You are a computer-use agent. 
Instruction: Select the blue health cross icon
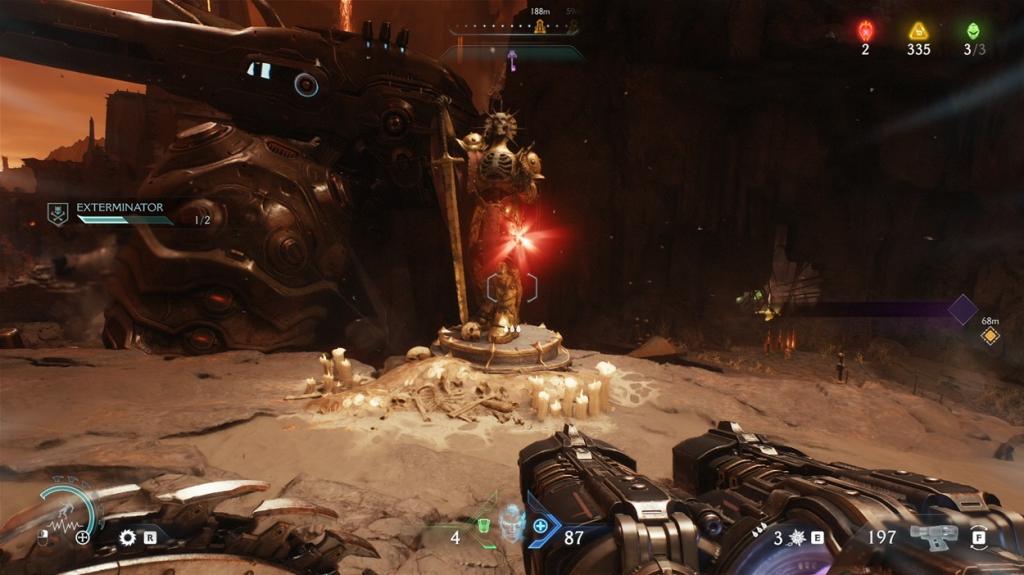541,526
